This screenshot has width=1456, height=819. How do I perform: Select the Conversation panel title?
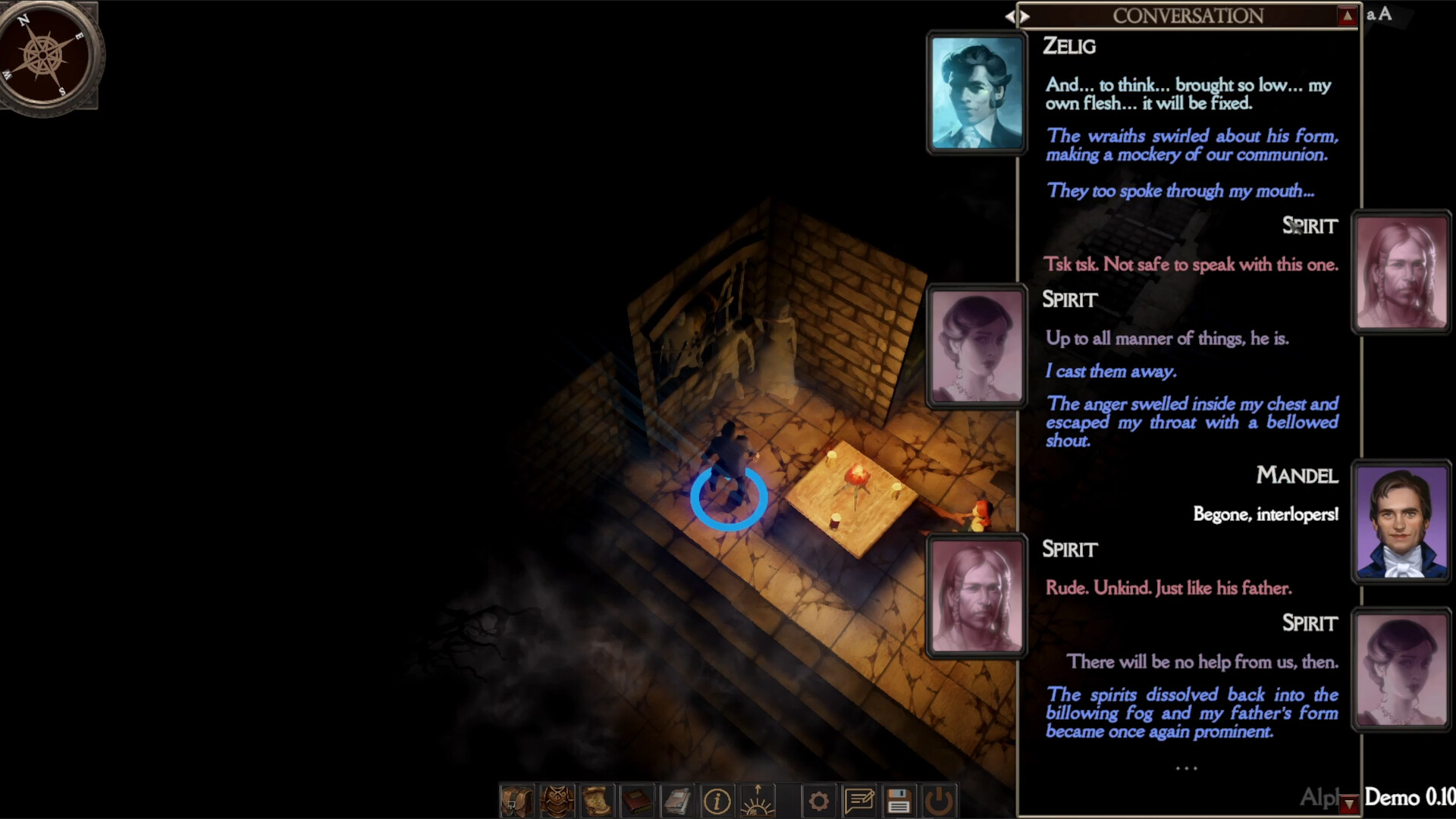[1187, 15]
